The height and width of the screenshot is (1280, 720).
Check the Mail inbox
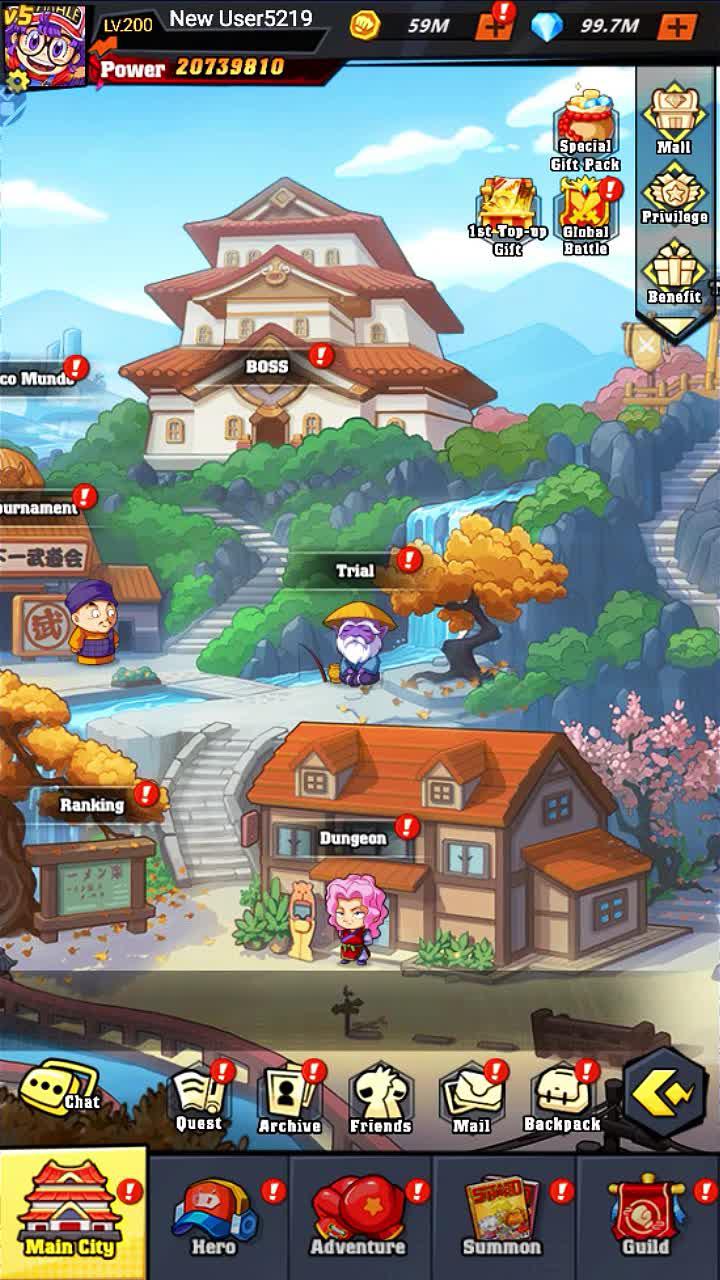click(471, 1099)
